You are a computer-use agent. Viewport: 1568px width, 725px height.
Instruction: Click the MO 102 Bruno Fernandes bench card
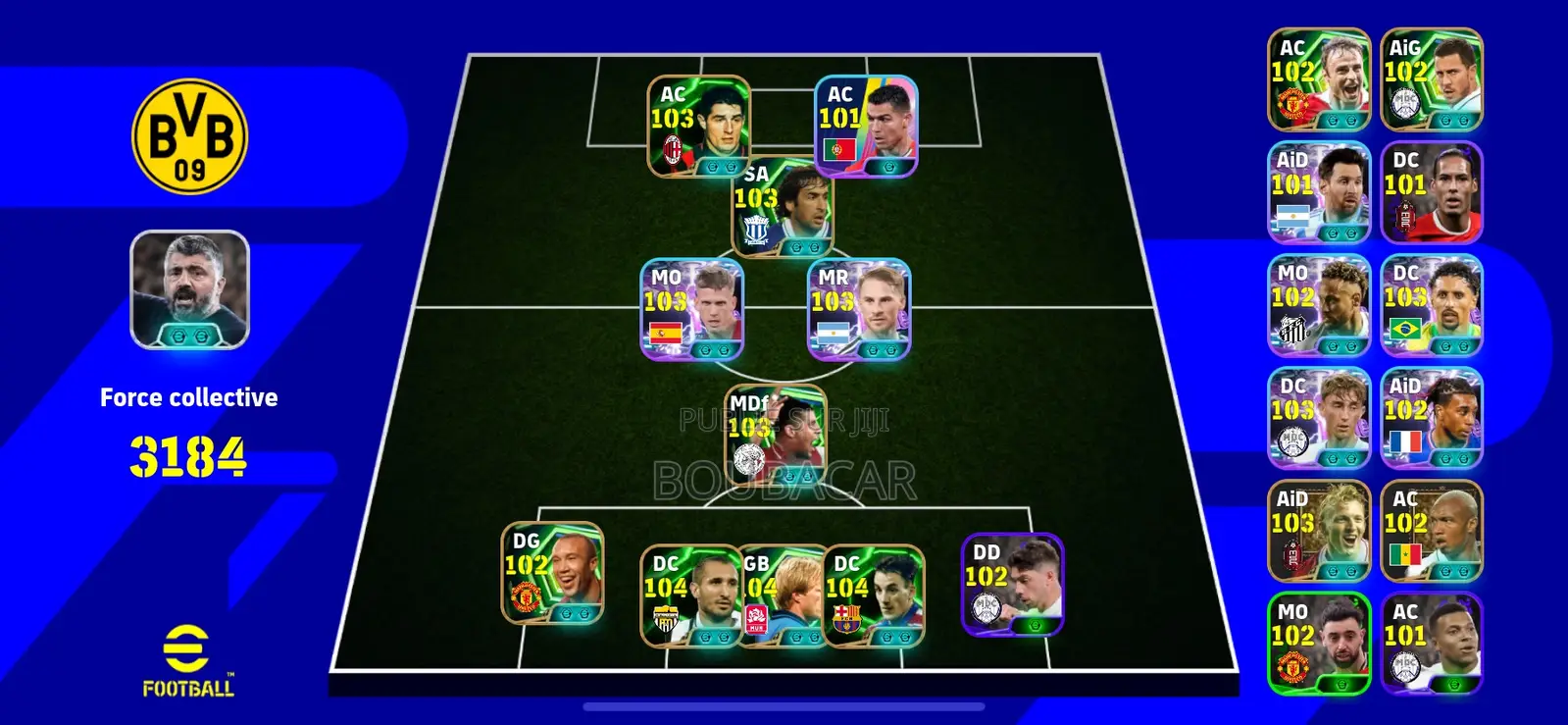pos(1318,643)
